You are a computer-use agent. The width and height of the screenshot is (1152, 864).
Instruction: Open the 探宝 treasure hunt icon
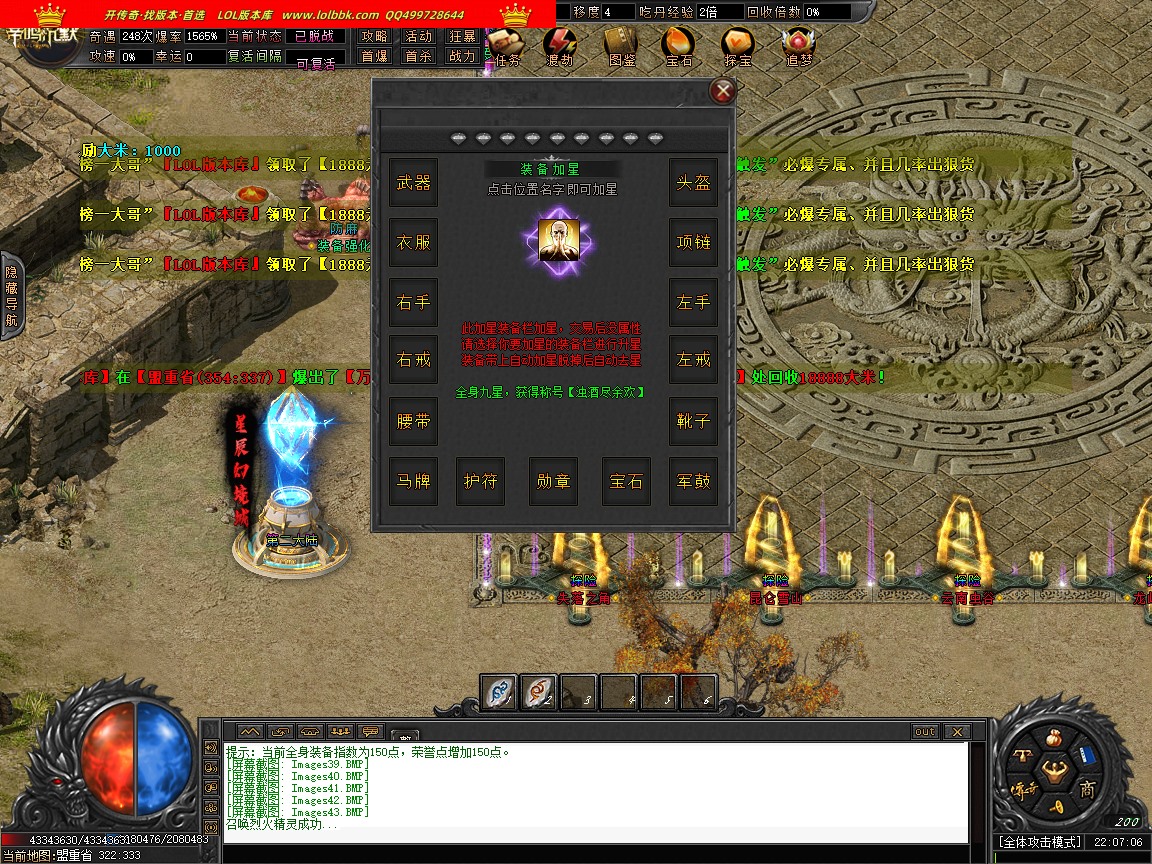[738, 45]
